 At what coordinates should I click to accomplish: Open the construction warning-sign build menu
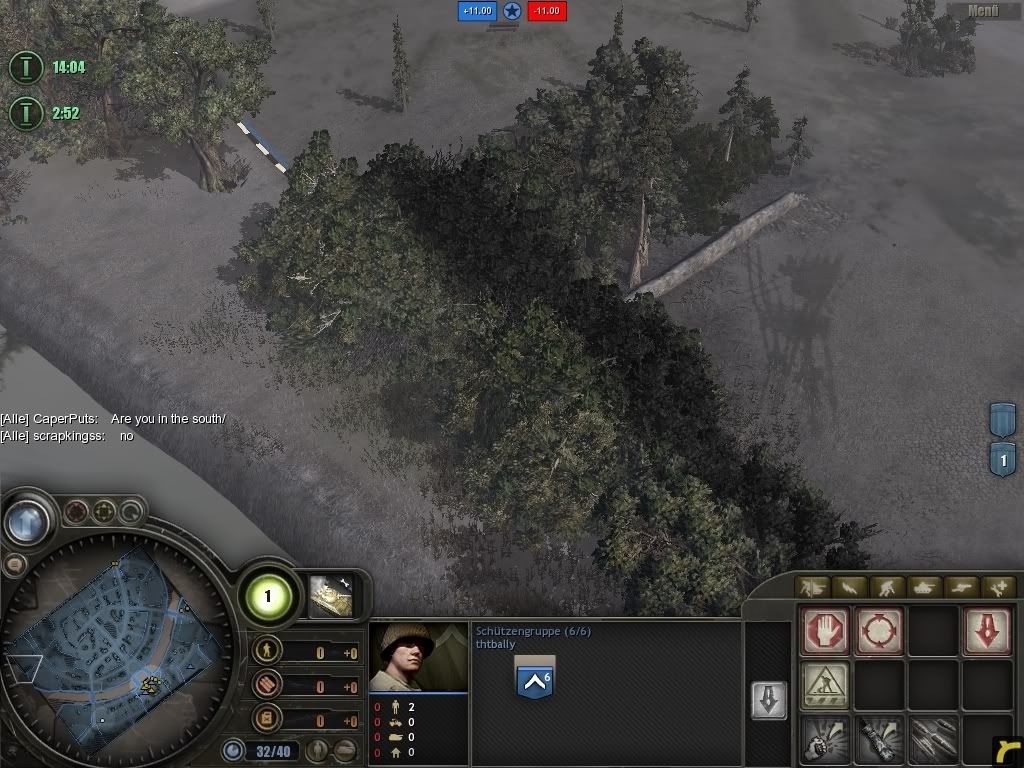pos(825,685)
